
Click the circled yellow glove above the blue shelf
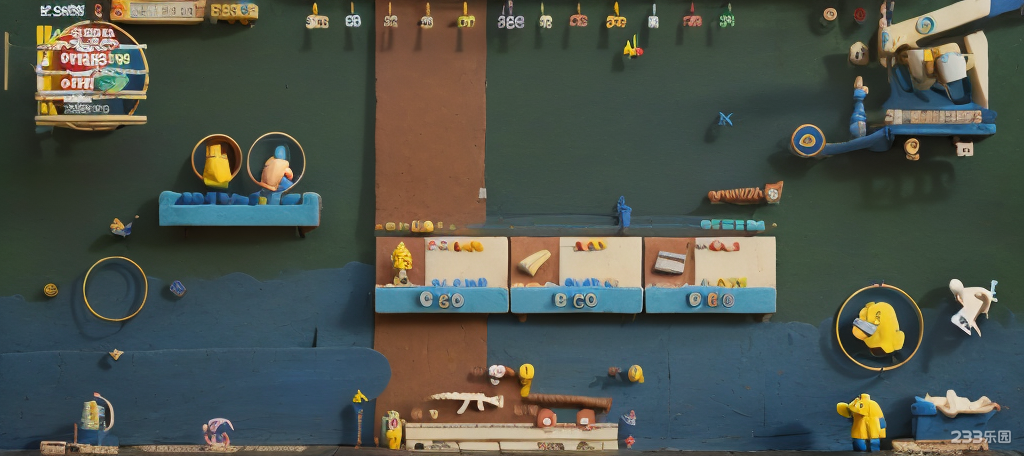click(x=216, y=161)
